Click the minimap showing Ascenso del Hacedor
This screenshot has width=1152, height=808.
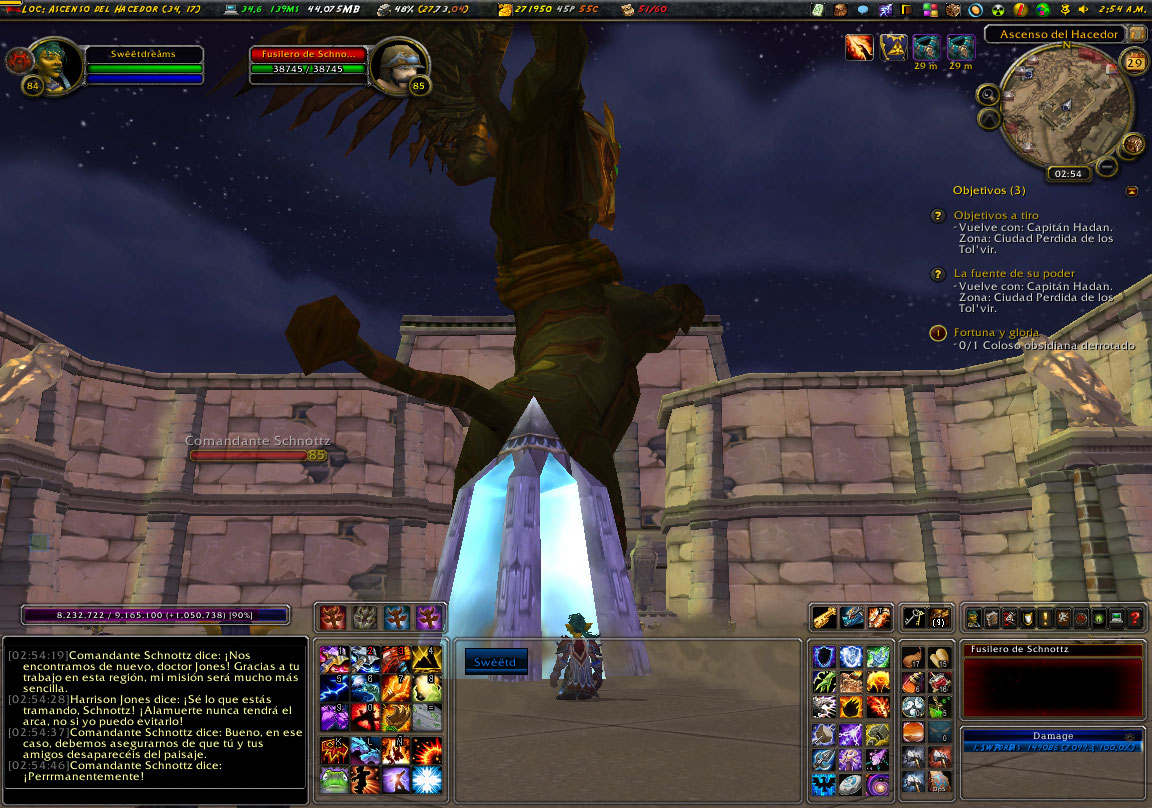pyautogui.click(x=1065, y=105)
